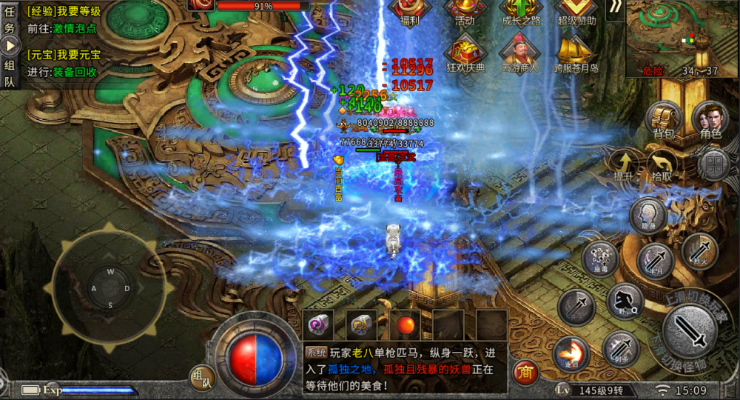Viewport: 740px width, 400px height.
Task: Open the 组队 team button near the orb
Action: click(x=201, y=377)
